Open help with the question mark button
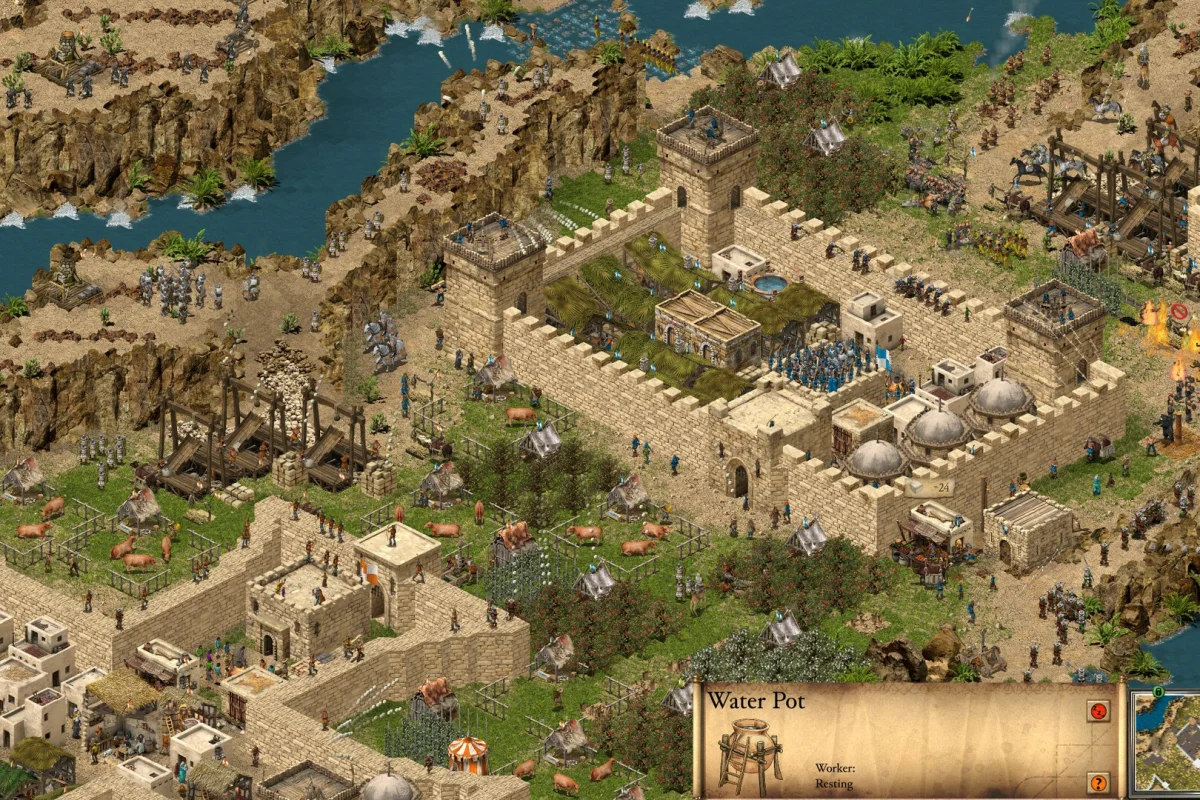 point(1097,782)
